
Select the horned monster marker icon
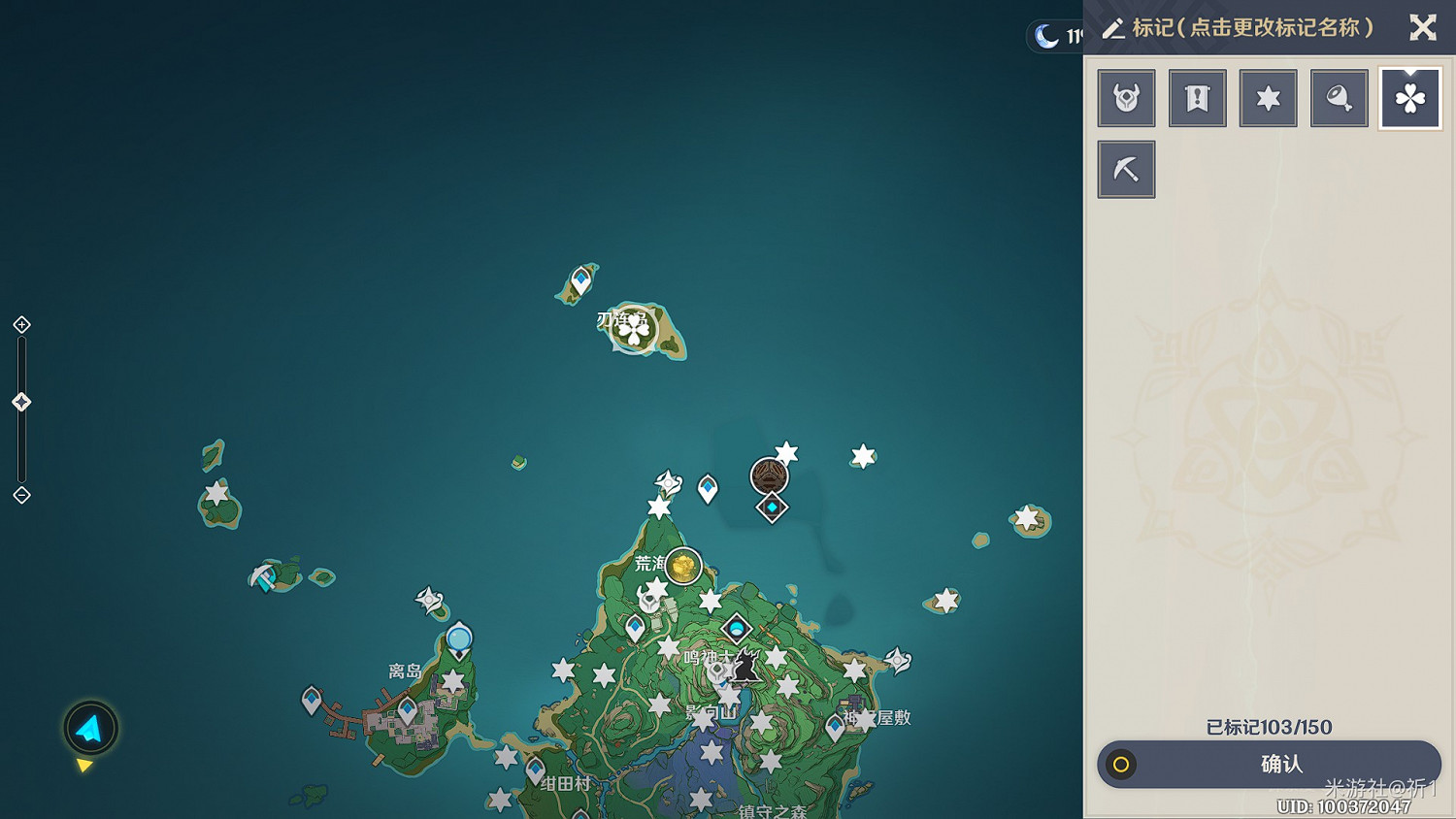tap(1126, 98)
